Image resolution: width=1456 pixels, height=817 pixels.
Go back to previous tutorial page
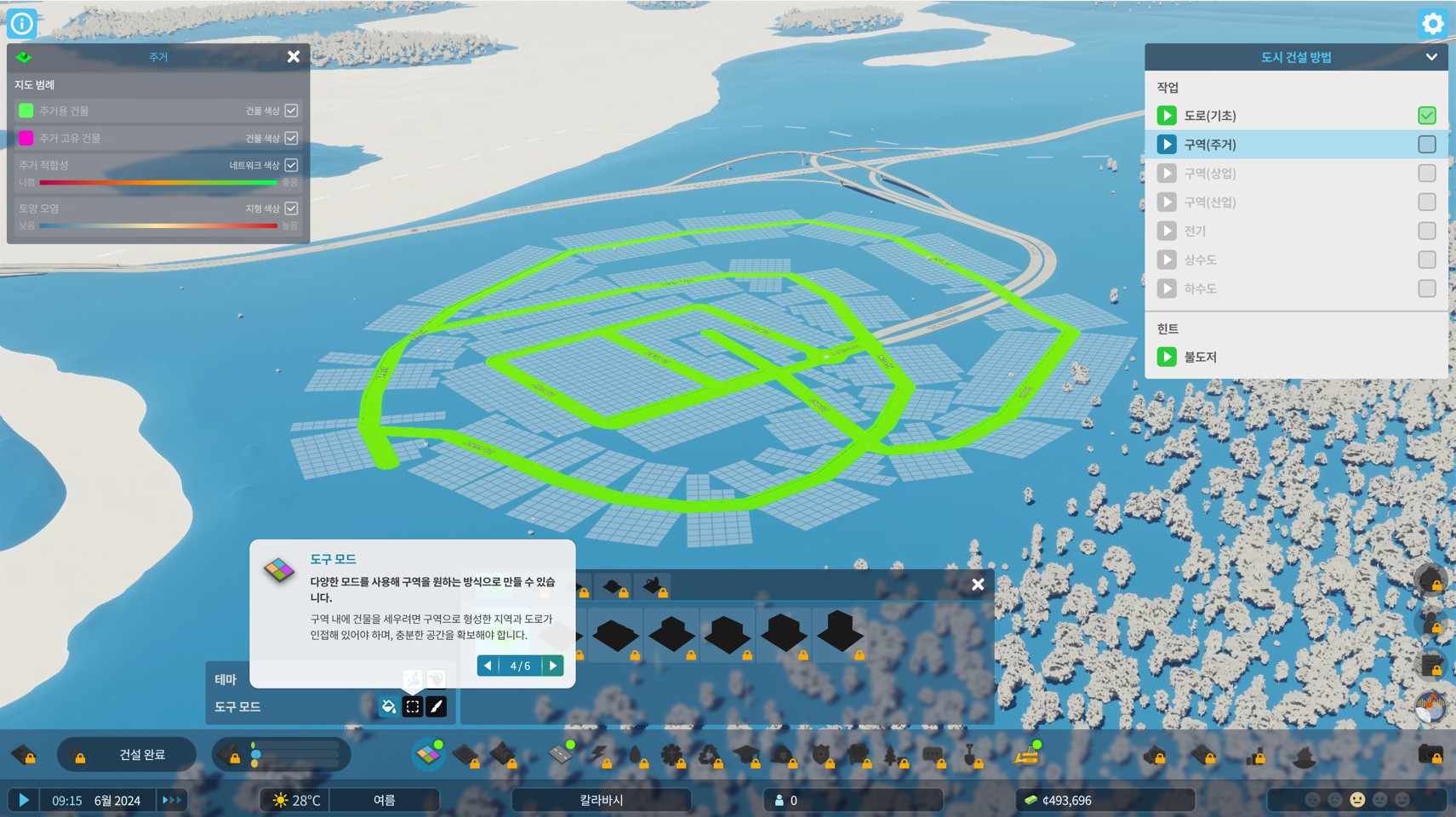pyautogui.click(x=488, y=666)
